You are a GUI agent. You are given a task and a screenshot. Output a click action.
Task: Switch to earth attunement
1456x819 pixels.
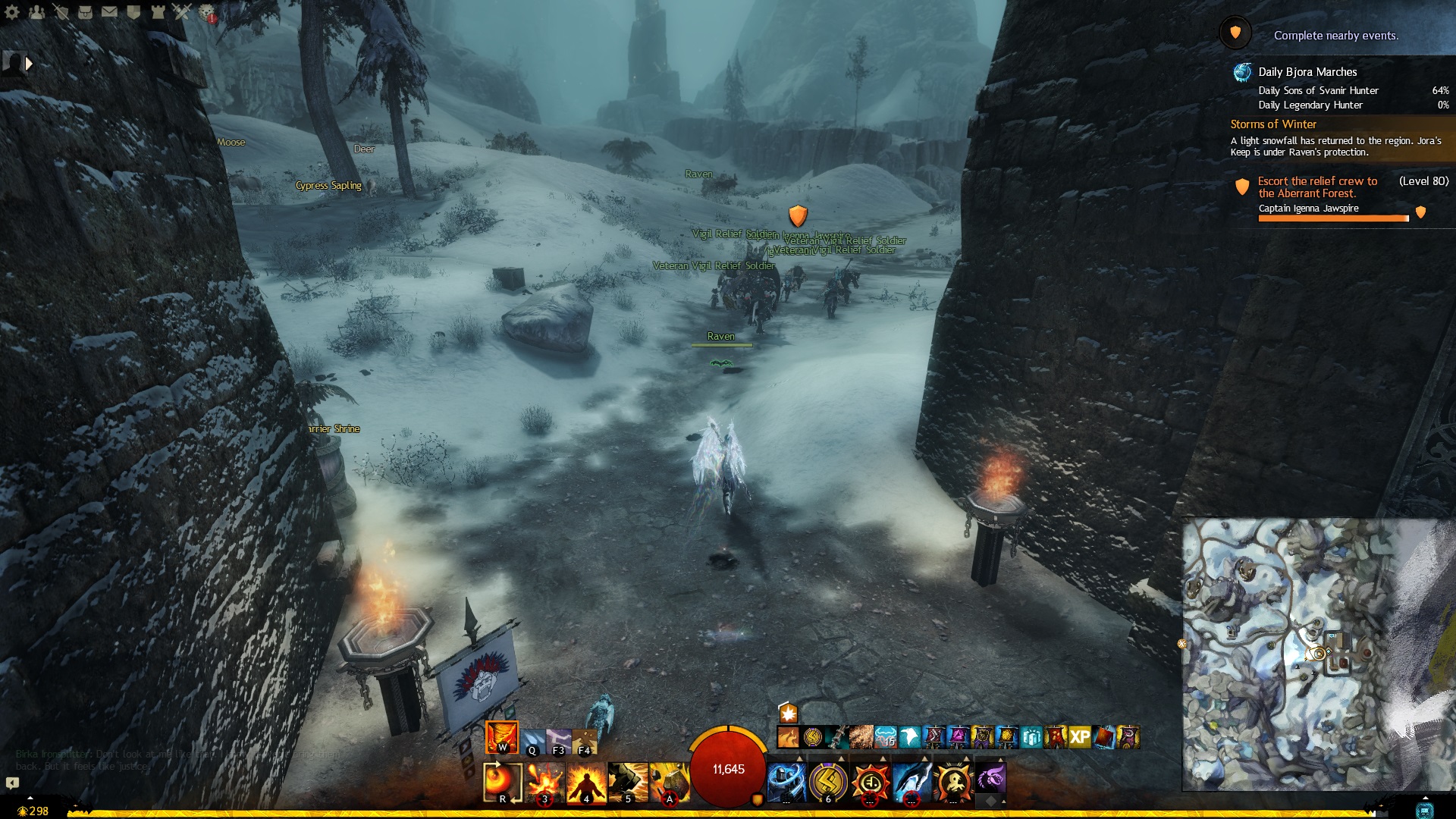pos(585,740)
